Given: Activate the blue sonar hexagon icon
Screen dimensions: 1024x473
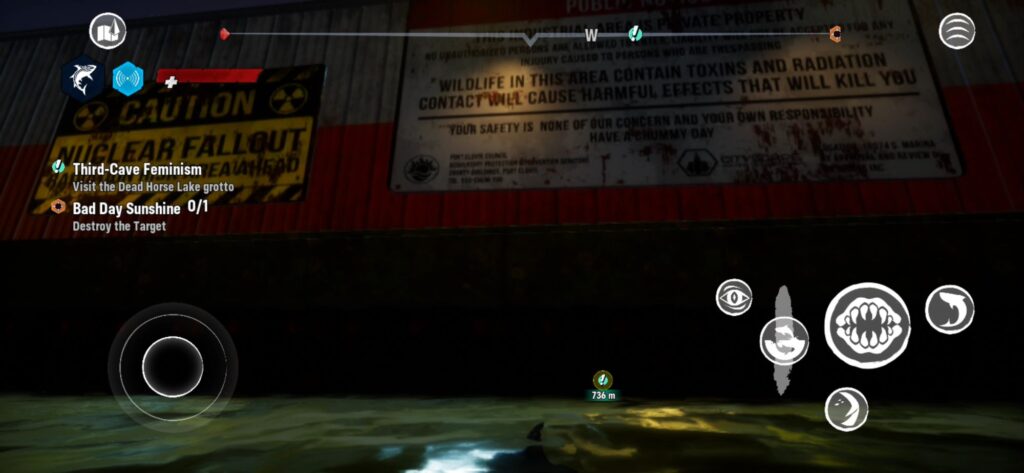Looking at the screenshot, I should point(128,78).
